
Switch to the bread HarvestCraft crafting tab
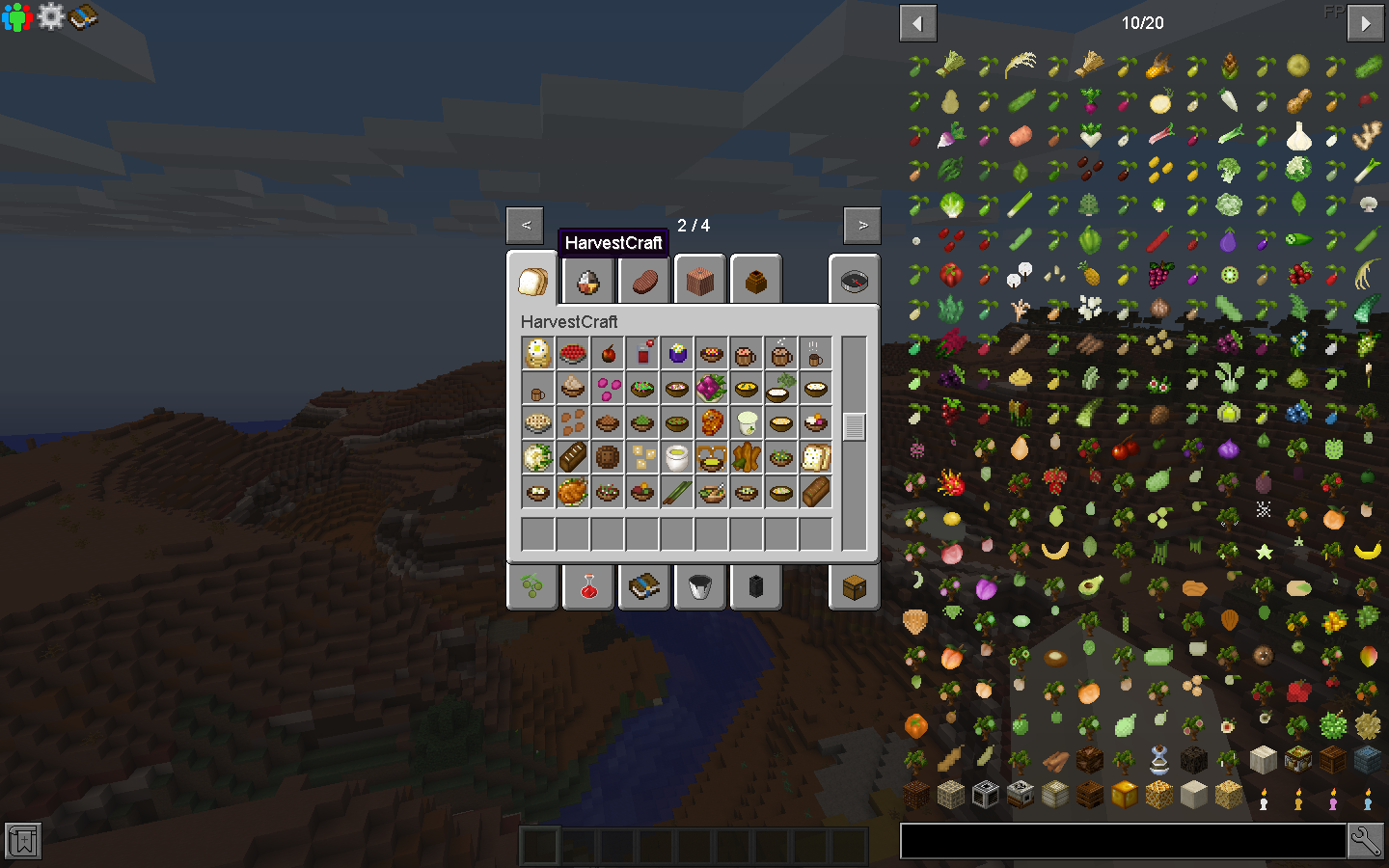pos(531,280)
